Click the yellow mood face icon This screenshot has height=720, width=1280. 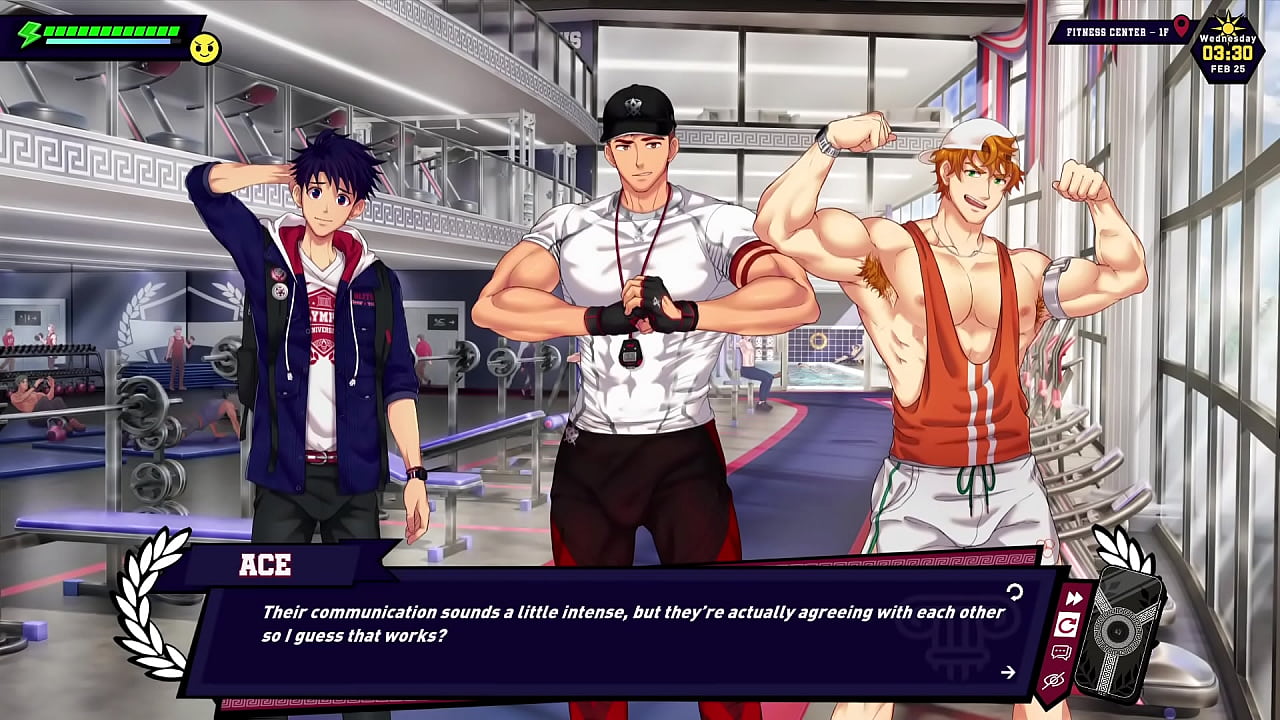tap(204, 49)
